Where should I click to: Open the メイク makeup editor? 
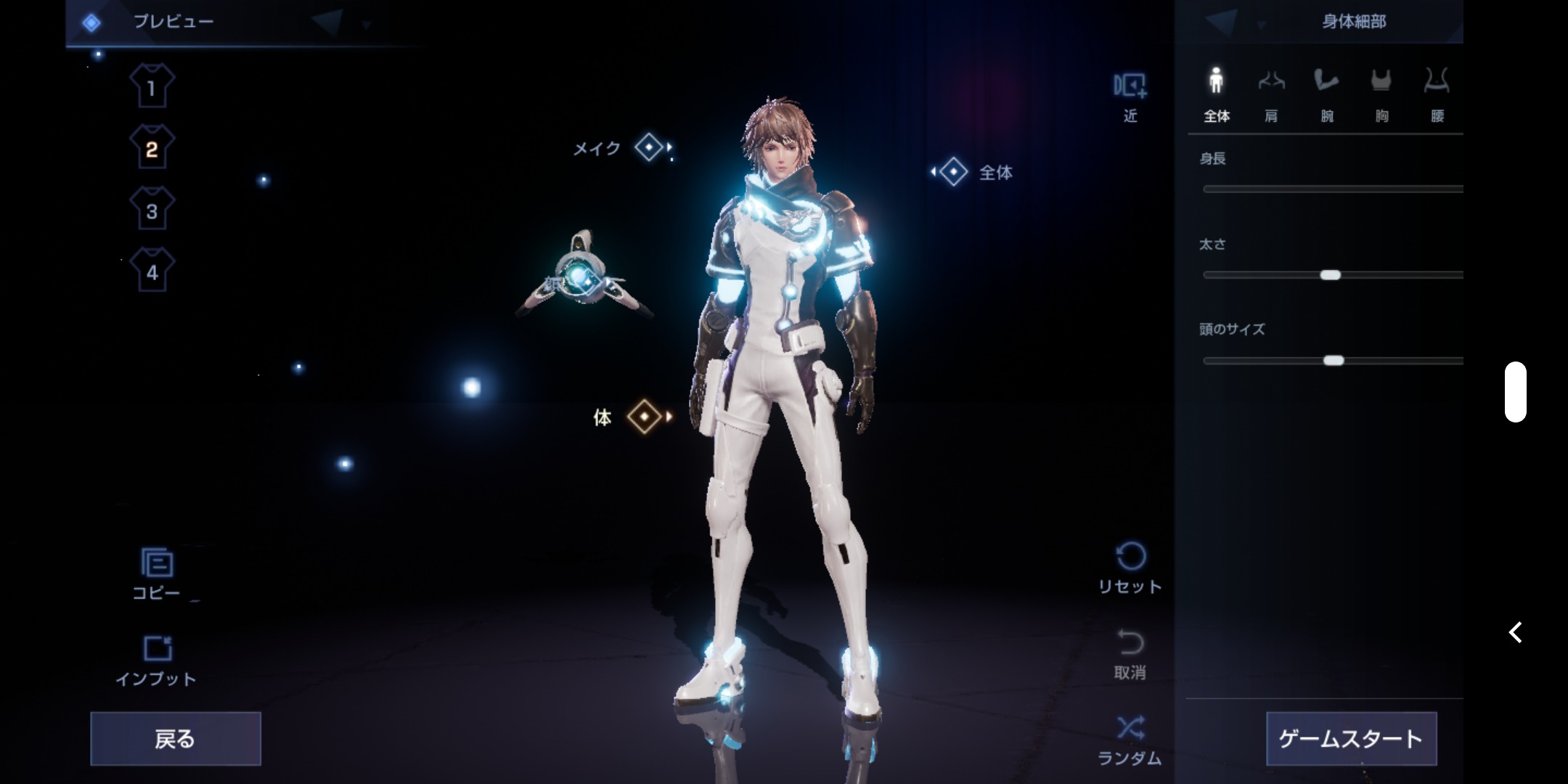[x=648, y=147]
